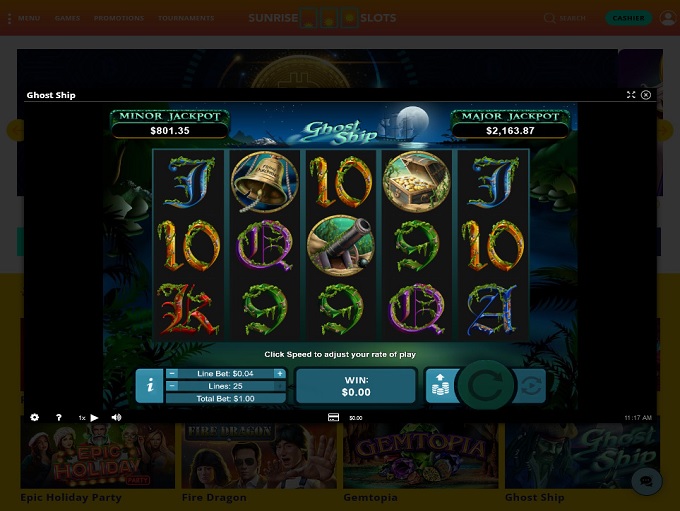The height and width of the screenshot is (511, 680).
Task: Reduce the number of Lines with minus
Action: [172, 385]
